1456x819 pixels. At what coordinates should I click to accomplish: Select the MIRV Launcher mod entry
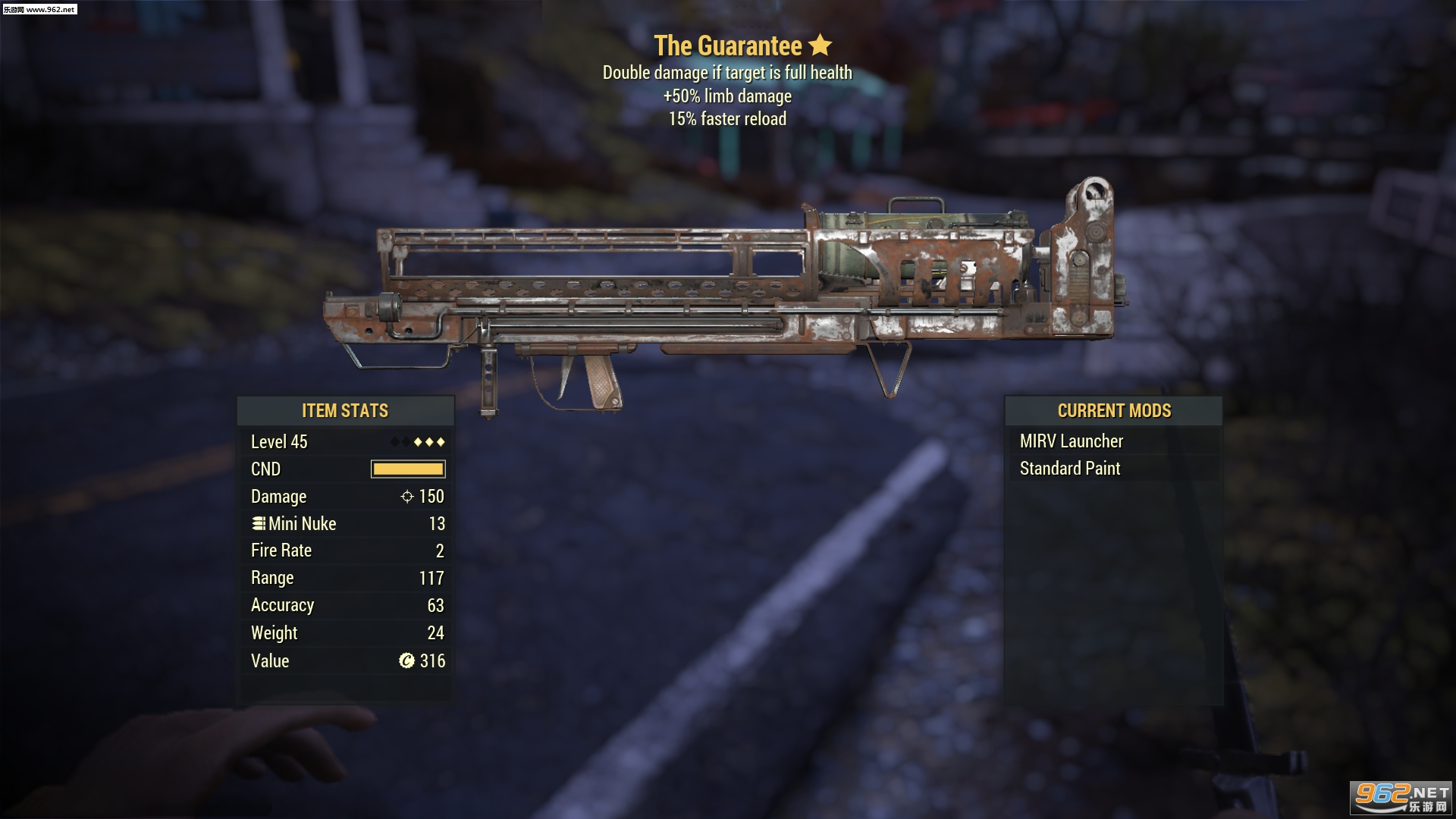point(1071,441)
